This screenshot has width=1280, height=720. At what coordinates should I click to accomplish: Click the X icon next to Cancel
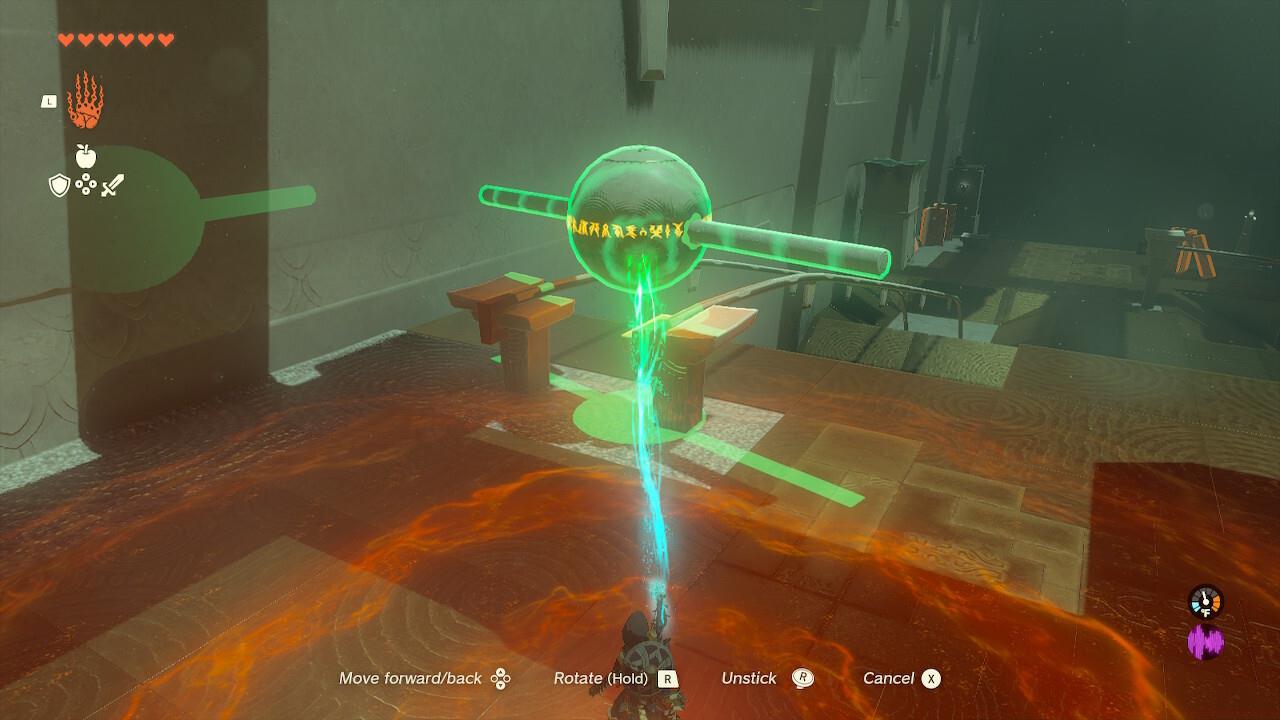[930, 678]
